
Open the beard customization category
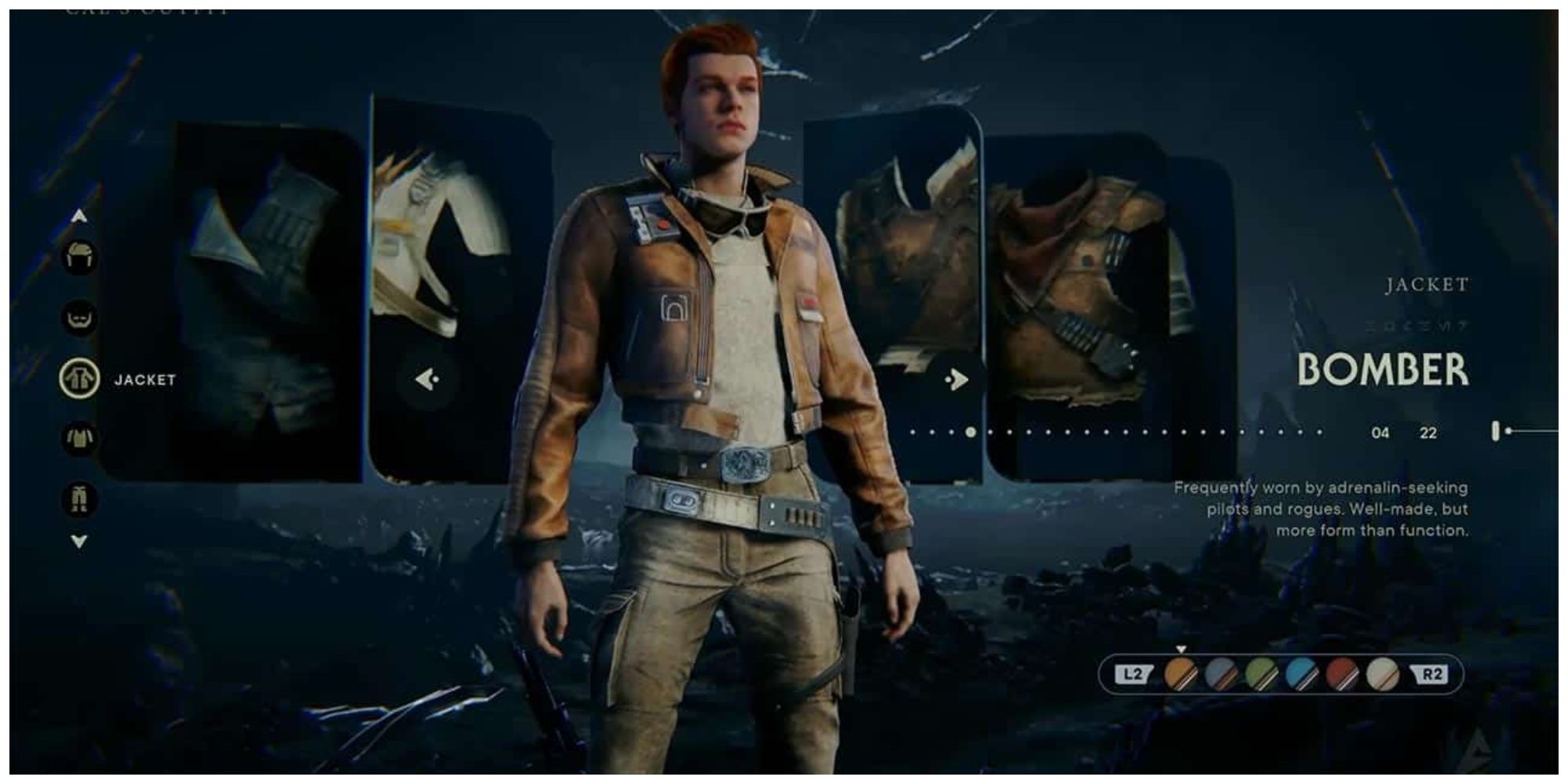click(78, 319)
